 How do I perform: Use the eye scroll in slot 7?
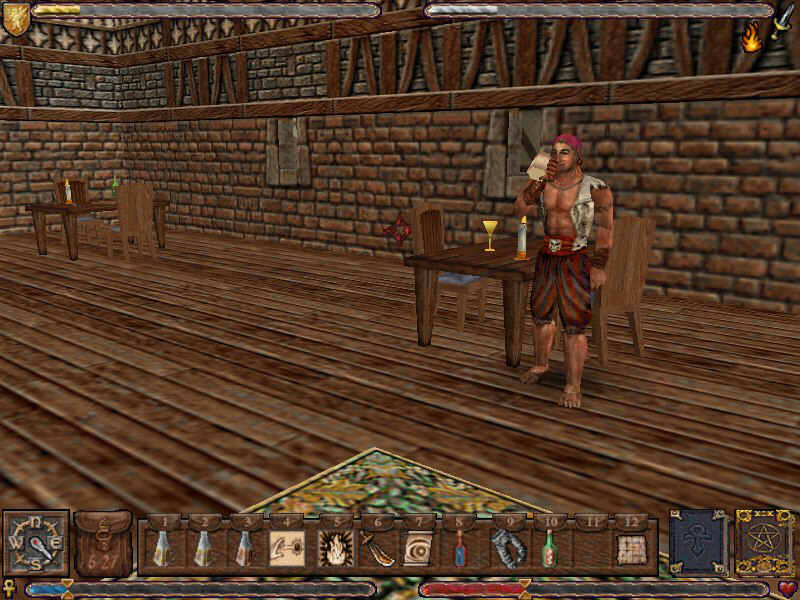pos(418,548)
